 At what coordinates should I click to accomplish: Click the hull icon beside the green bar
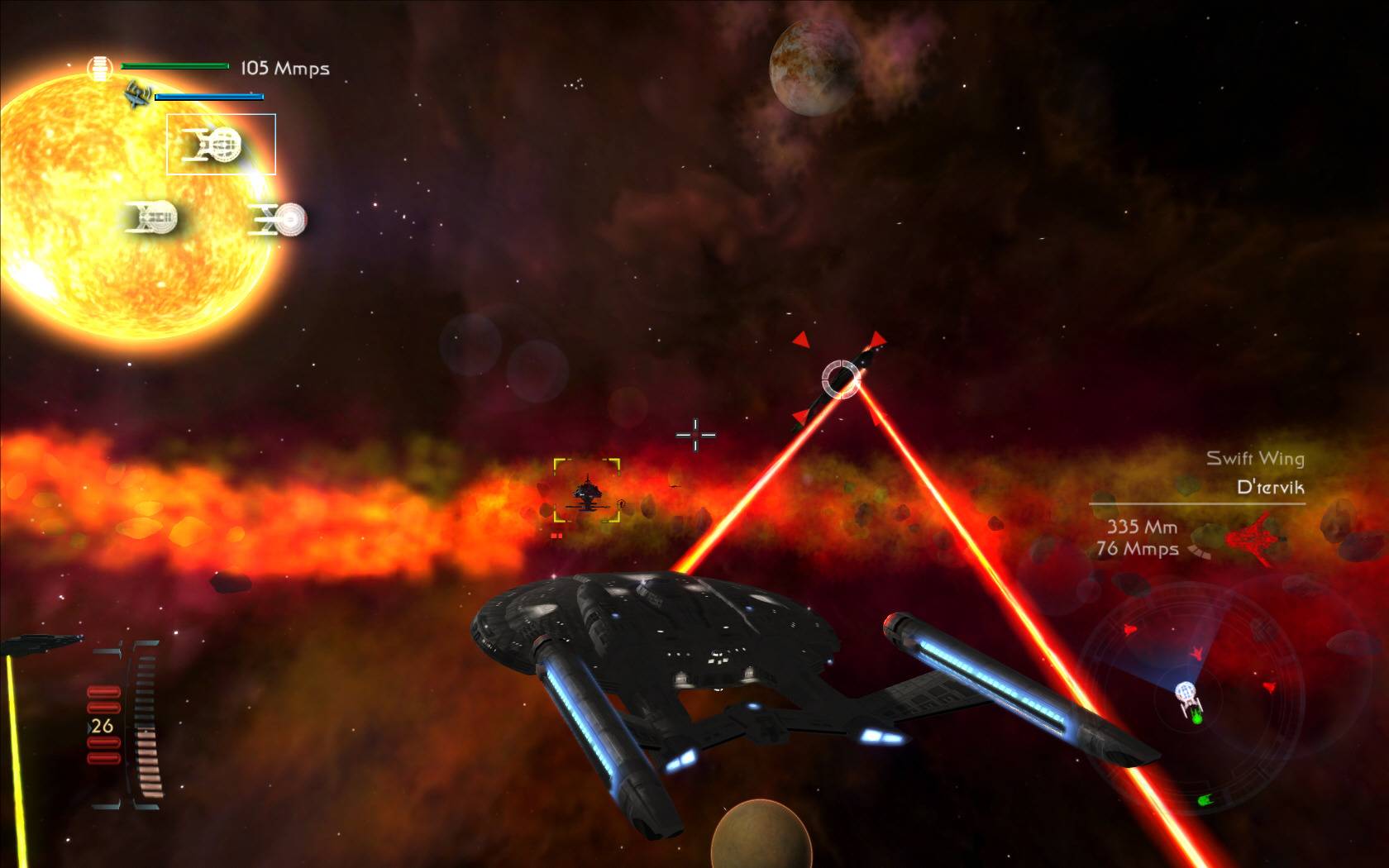tap(99, 68)
